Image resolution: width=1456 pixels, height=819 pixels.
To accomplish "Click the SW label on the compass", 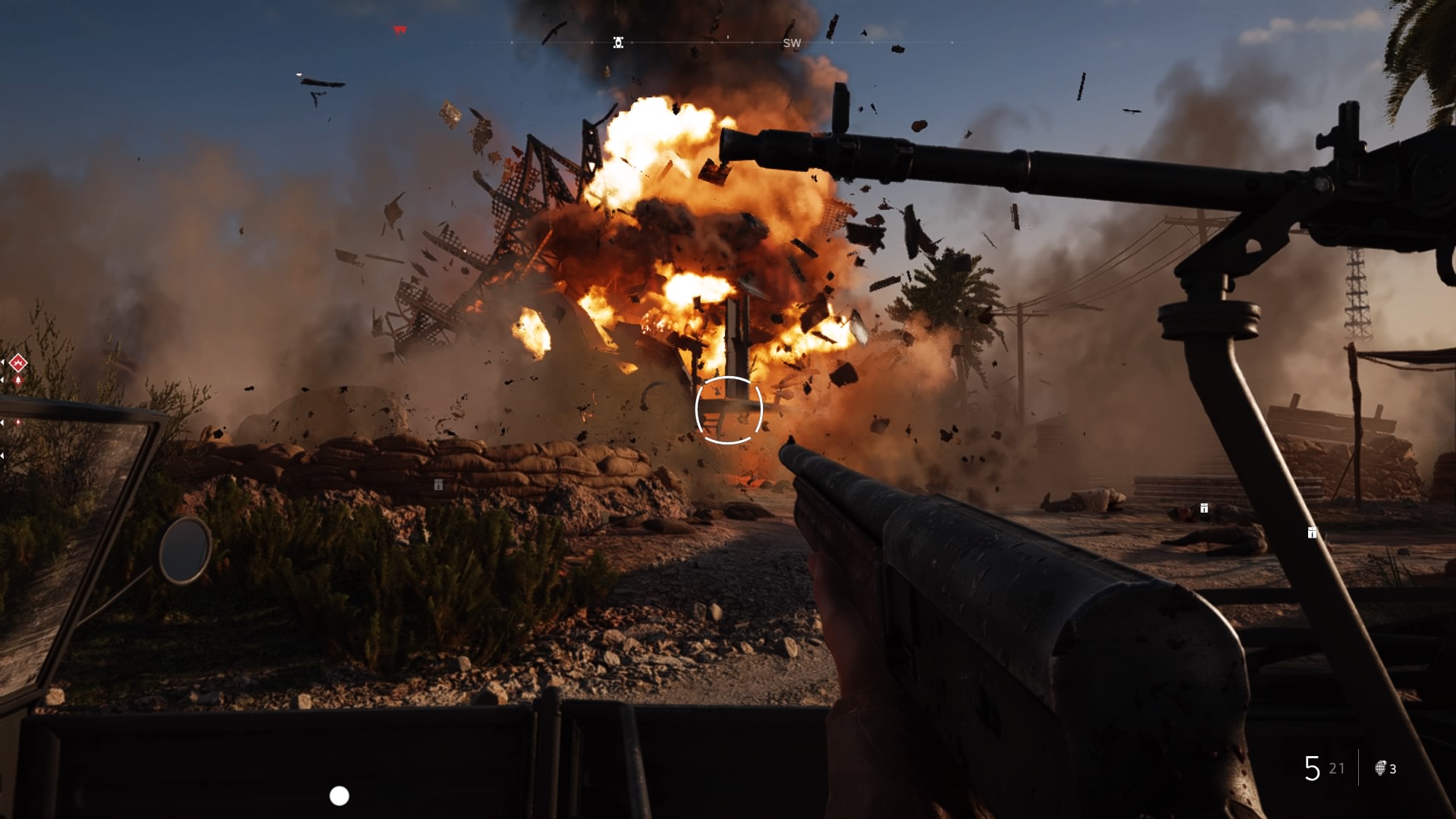I will pos(793,43).
